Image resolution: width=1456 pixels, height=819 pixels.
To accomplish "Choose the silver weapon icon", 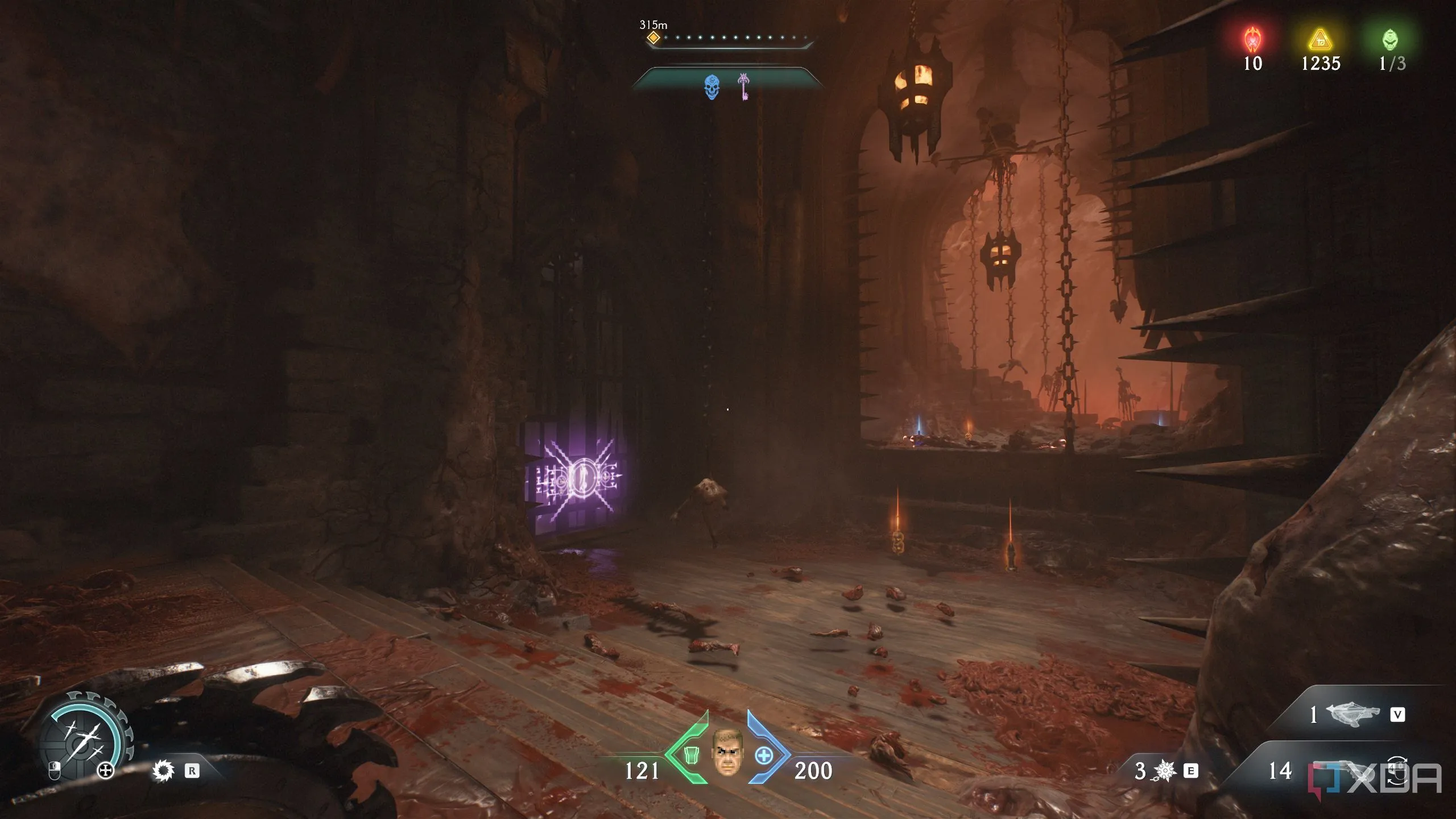I will tap(1352, 714).
